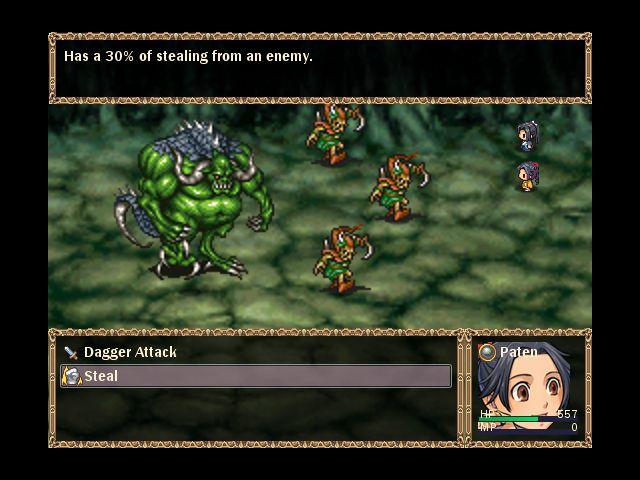Click Paten's character portrait
Viewport: 640px width, 480px height.
(520, 392)
